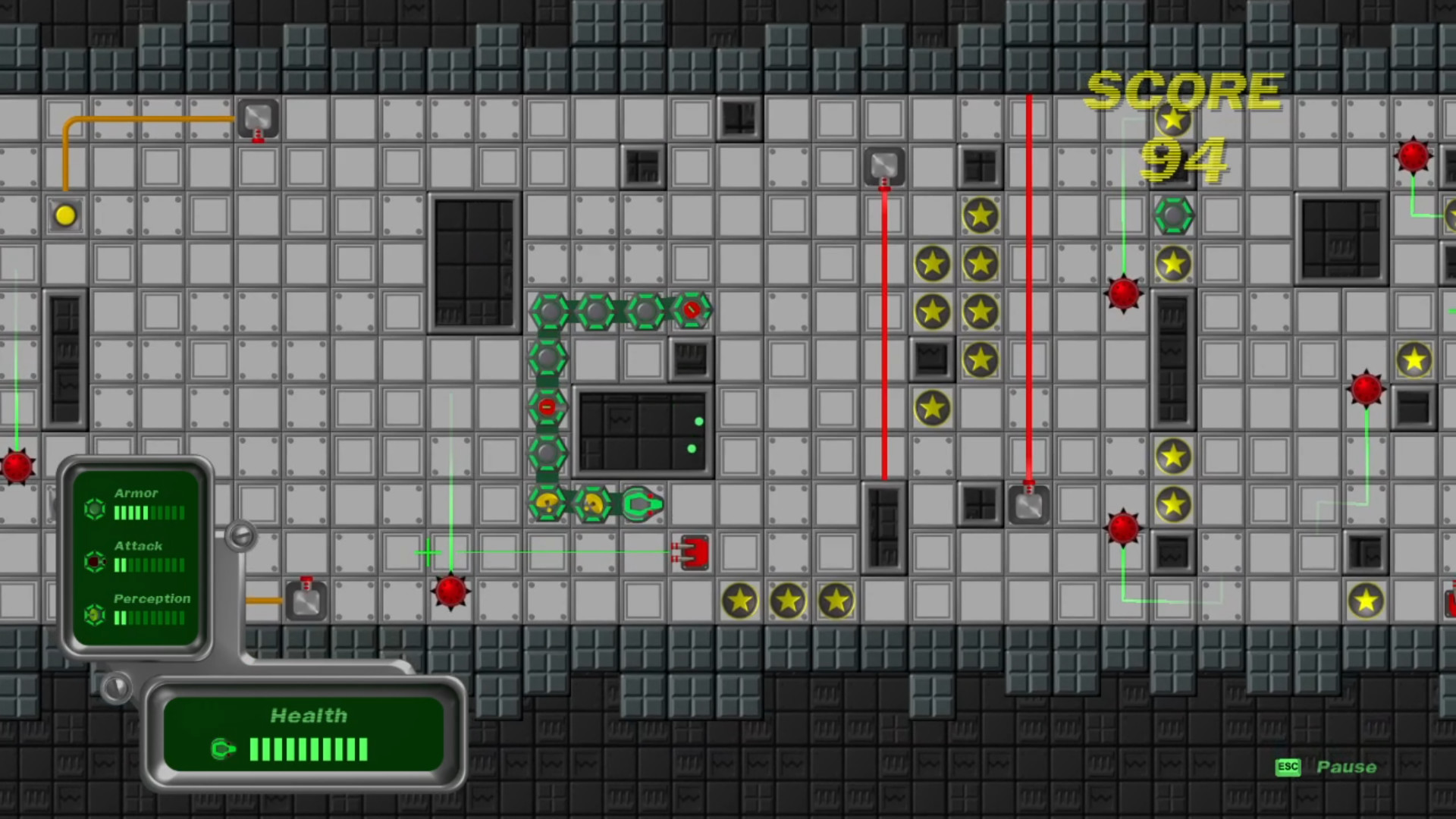Click the yellow orb connected to the orange wire
Image resolution: width=1456 pixels, height=819 pixels.
[x=64, y=216]
